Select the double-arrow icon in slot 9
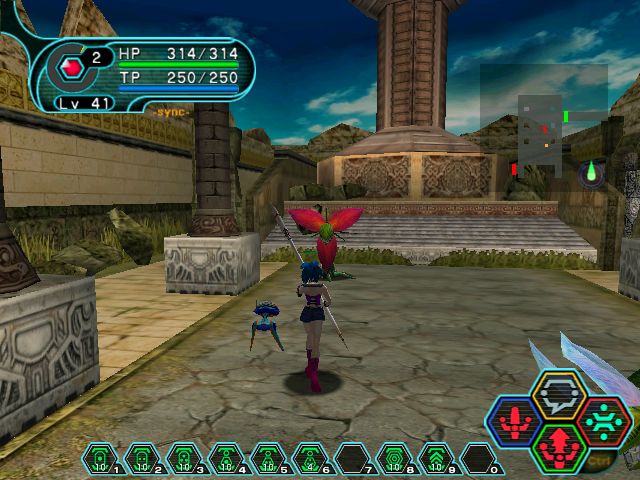 tap(437, 459)
